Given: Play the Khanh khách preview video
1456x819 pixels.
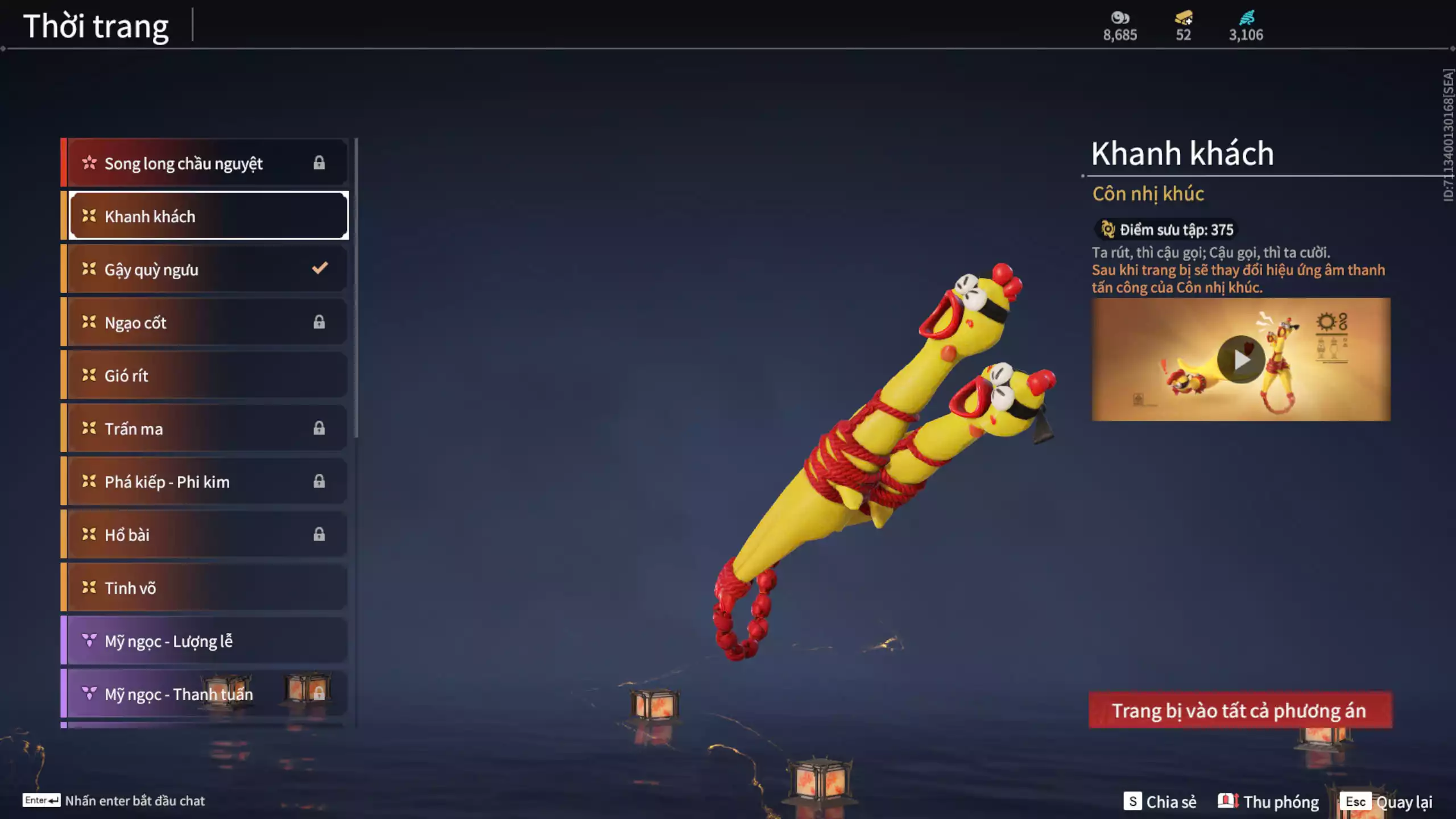Looking at the screenshot, I should [1240, 359].
